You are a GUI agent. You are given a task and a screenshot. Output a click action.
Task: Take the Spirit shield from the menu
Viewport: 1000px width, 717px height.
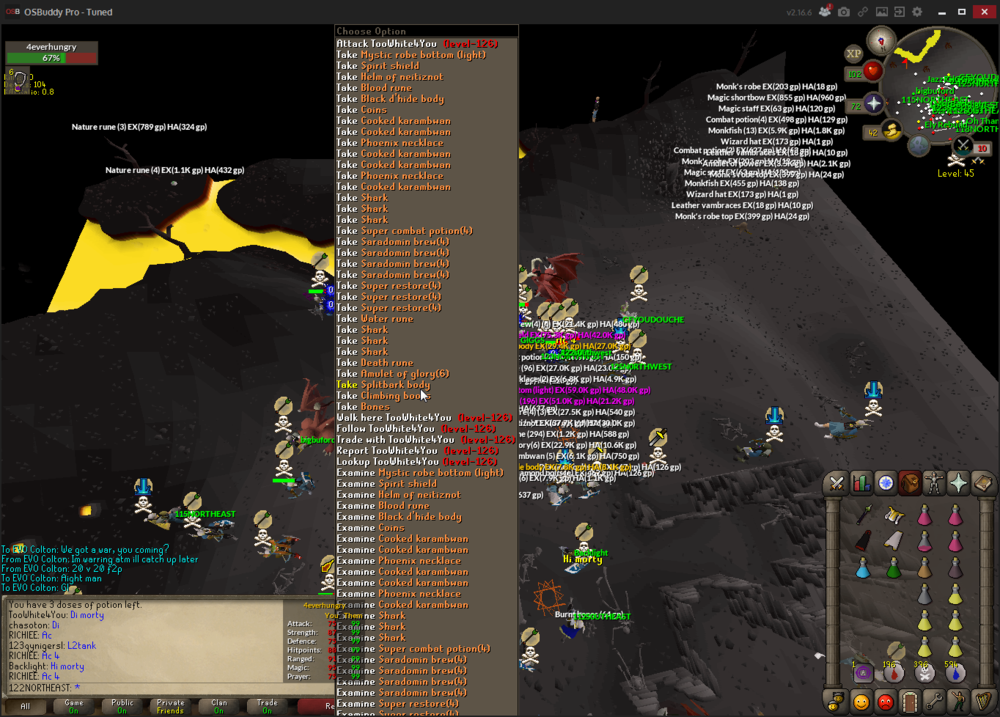click(x=378, y=66)
